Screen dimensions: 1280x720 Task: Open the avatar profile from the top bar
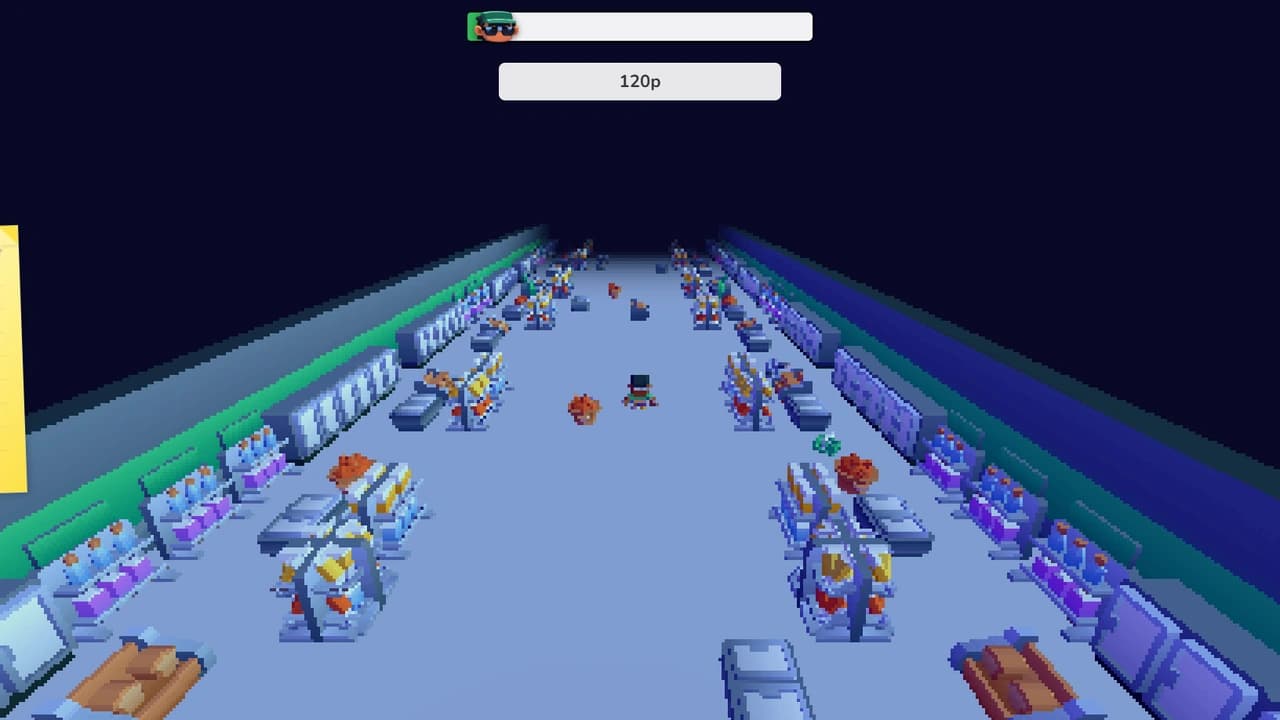click(492, 26)
